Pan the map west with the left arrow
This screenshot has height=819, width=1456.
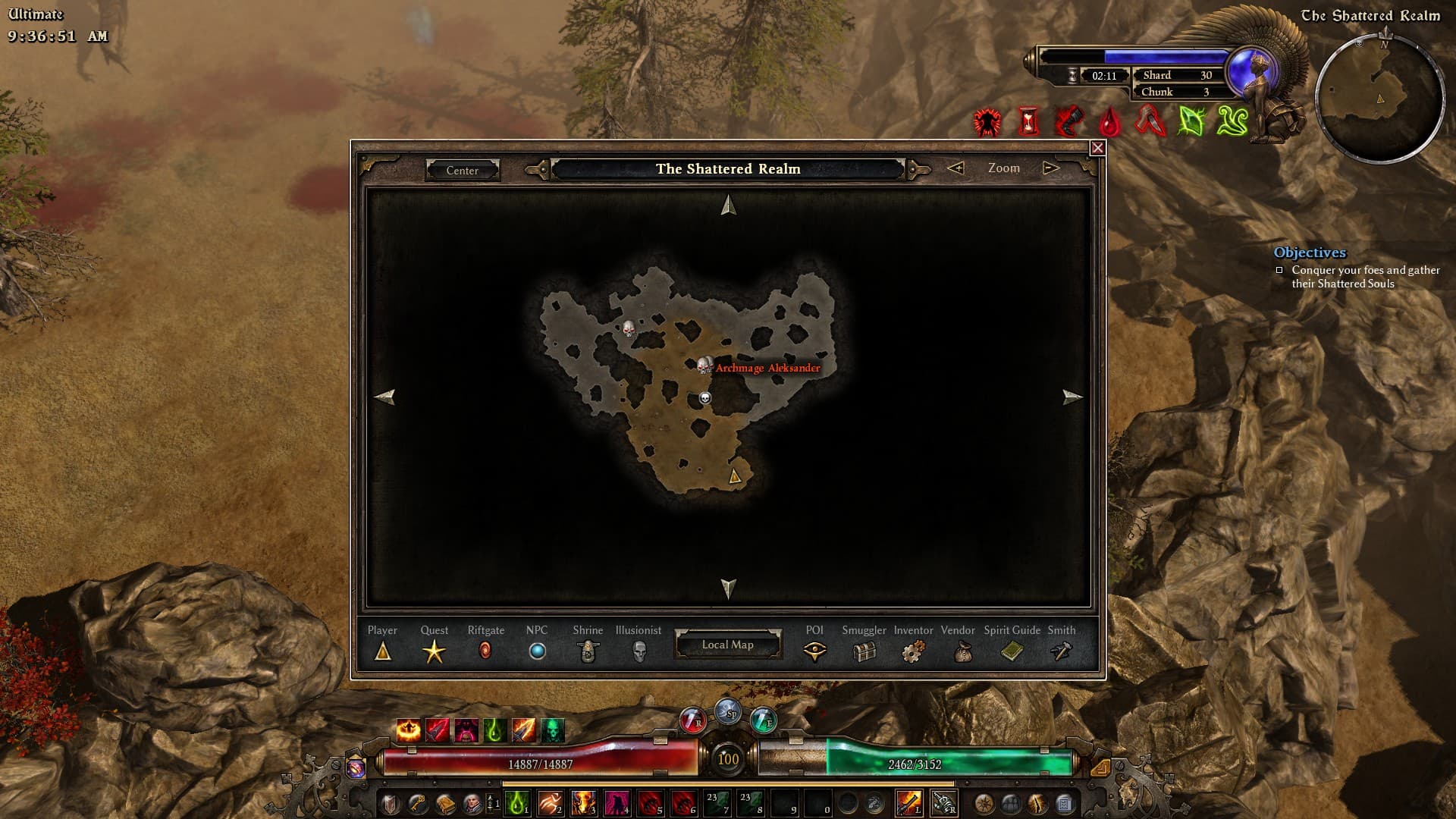385,397
